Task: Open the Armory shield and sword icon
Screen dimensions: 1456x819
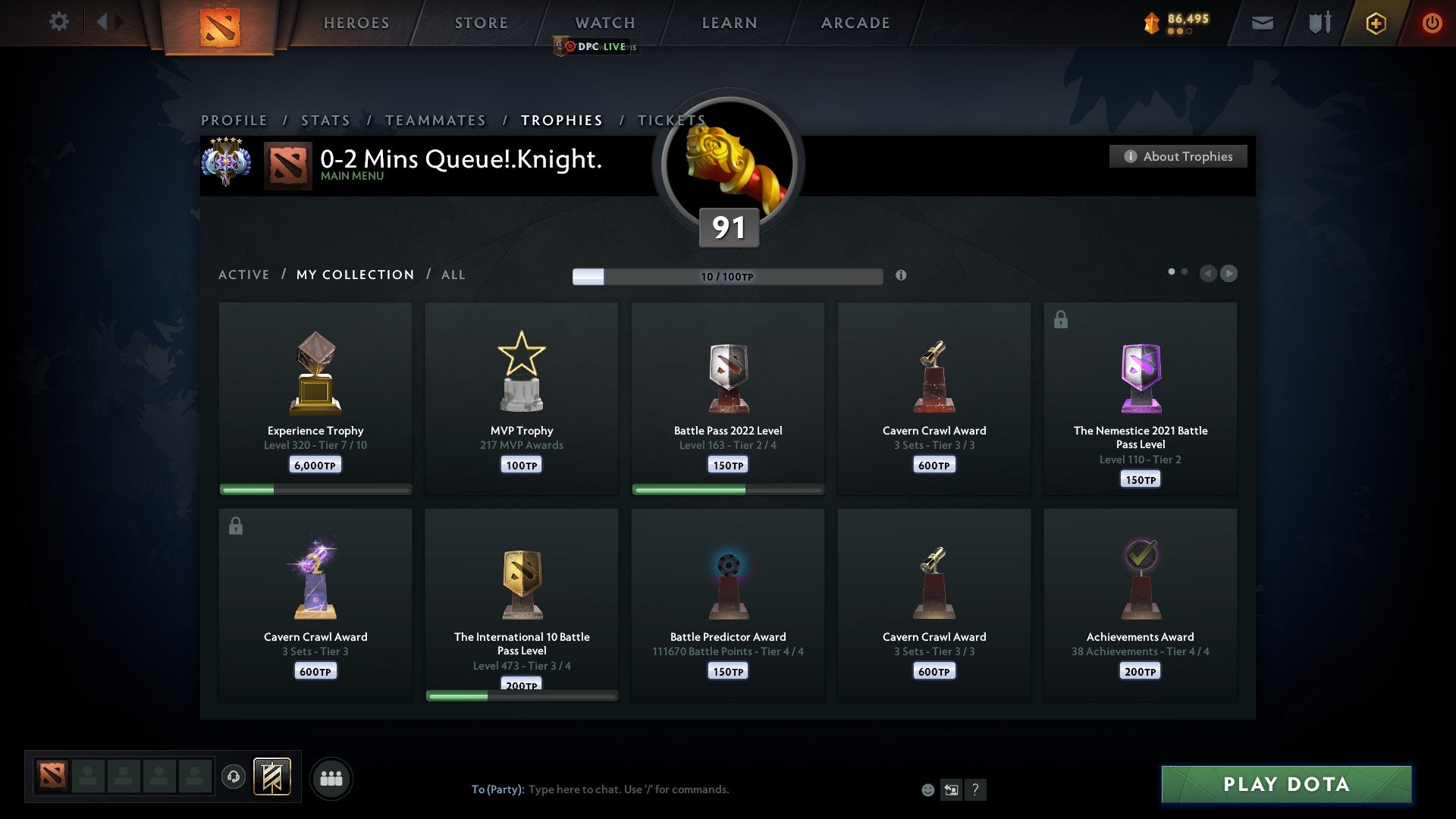Action: pos(1318,23)
